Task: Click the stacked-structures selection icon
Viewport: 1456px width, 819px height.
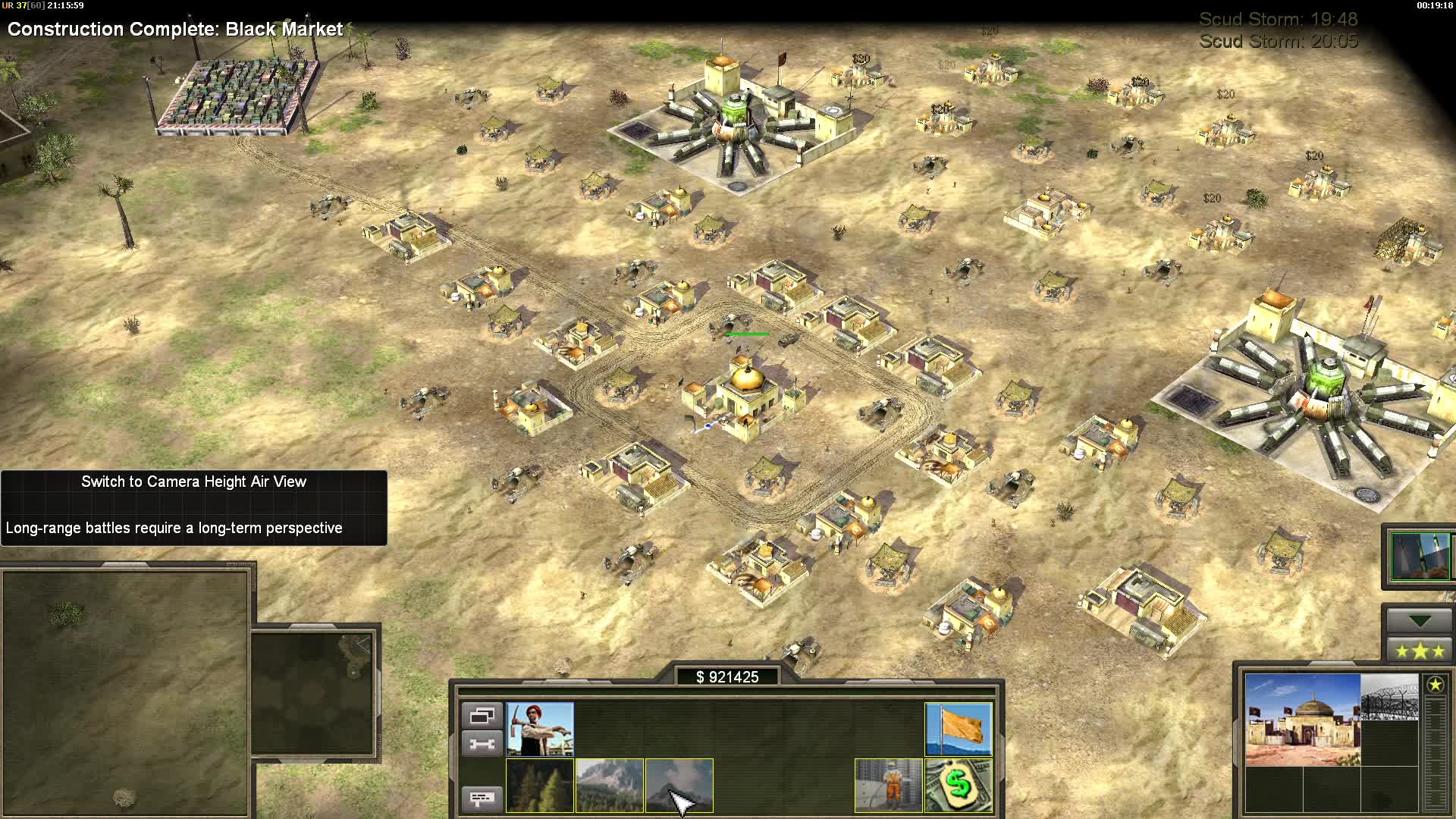Action: click(482, 714)
